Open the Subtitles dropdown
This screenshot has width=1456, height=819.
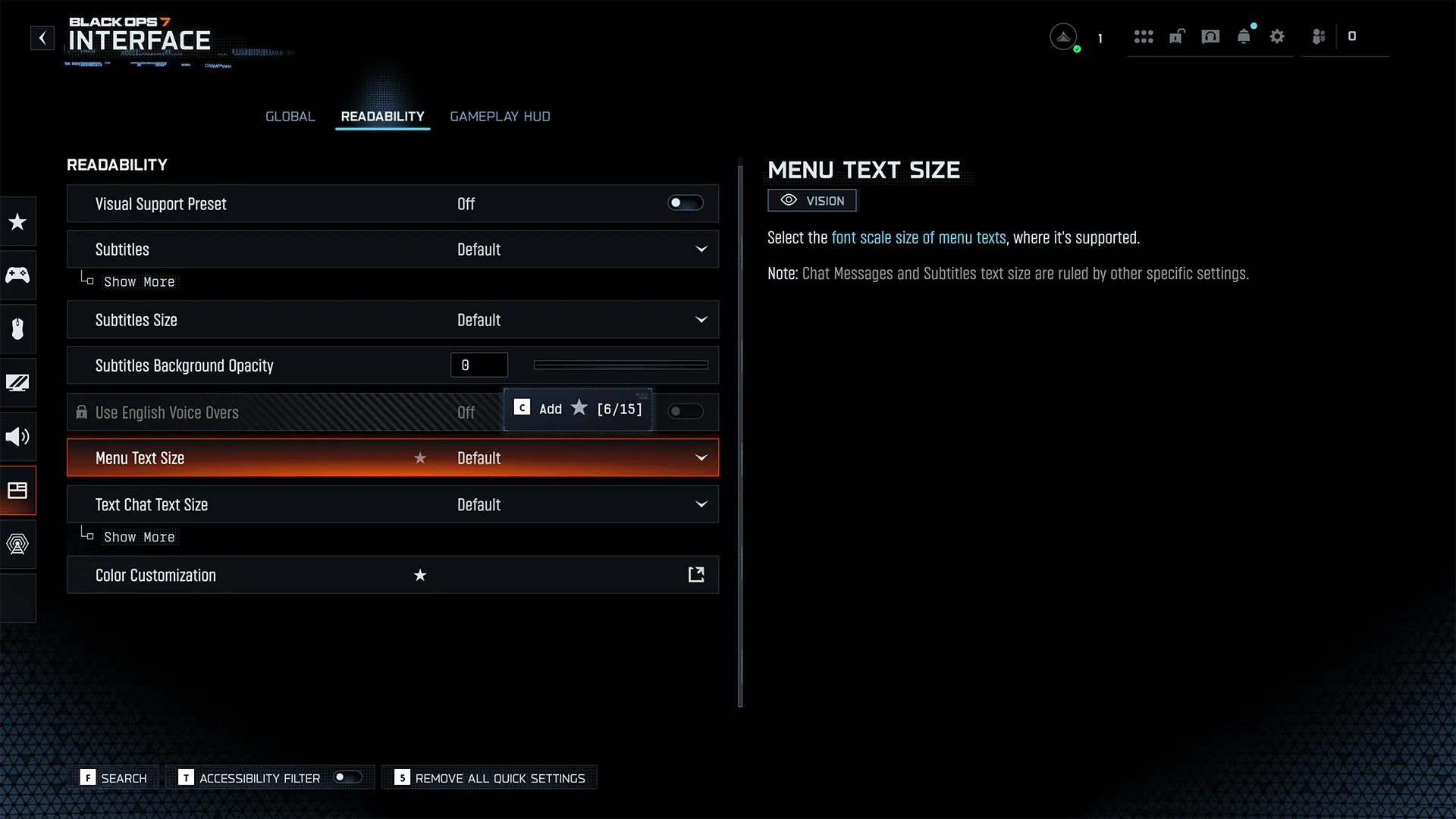coord(701,249)
